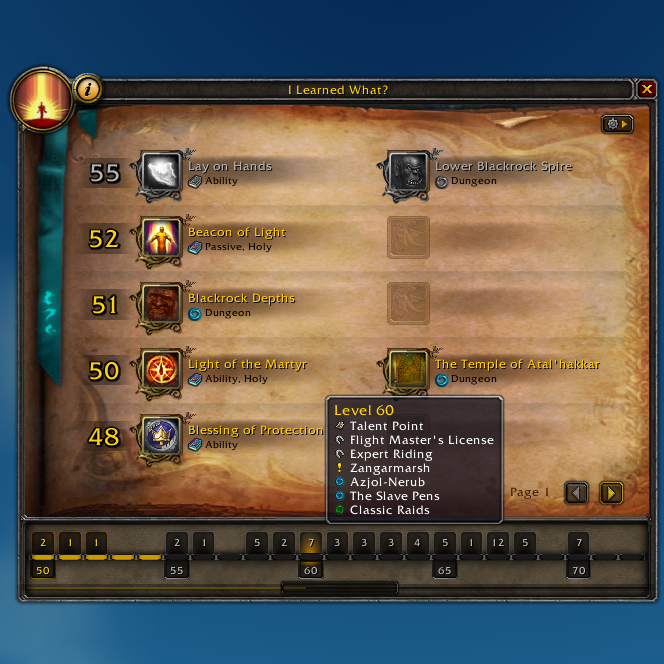Select the Beacon of Light icon
Screen dimensions: 664x664
(x=160, y=239)
